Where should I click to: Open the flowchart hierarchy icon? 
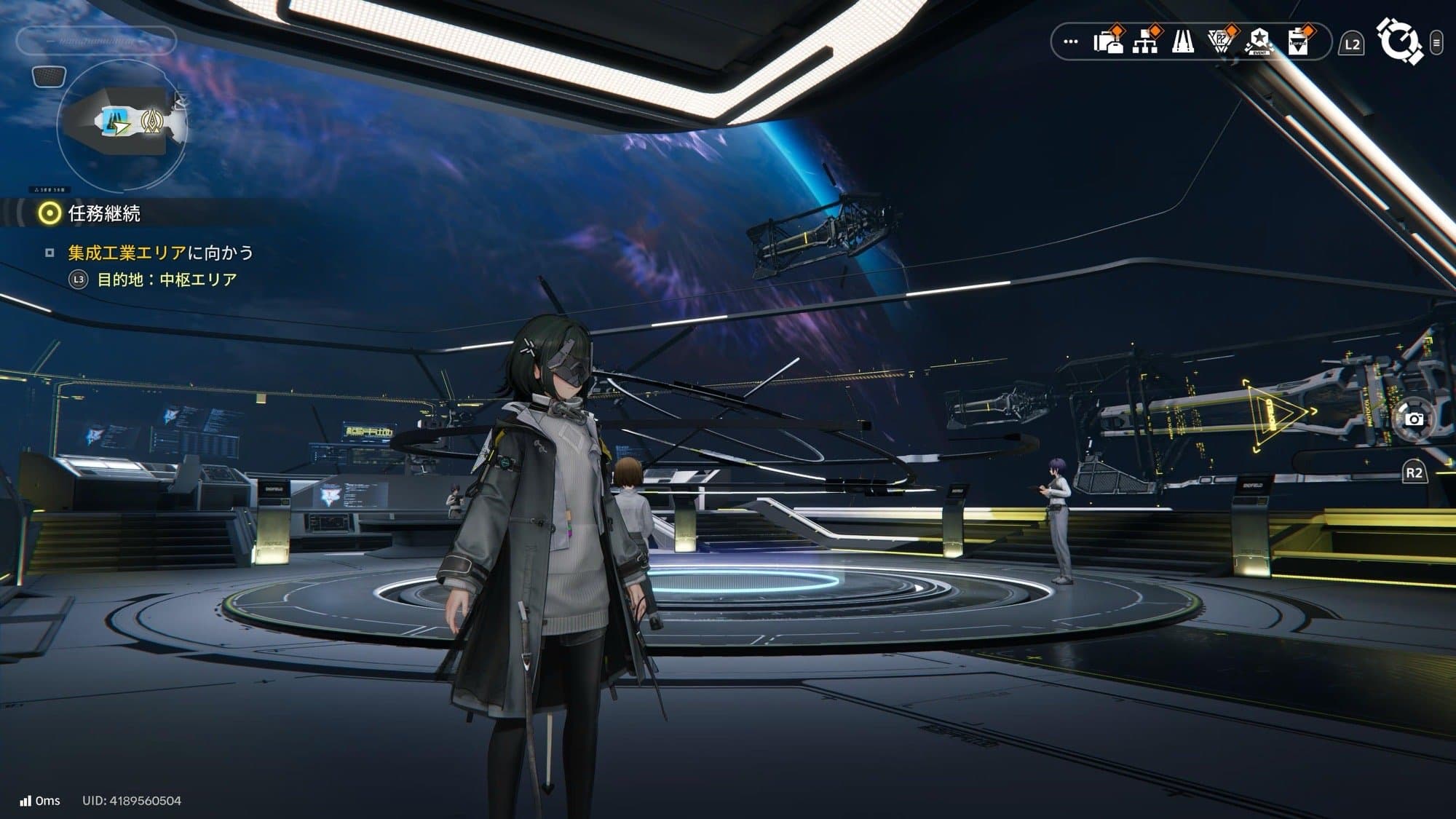click(x=1145, y=42)
